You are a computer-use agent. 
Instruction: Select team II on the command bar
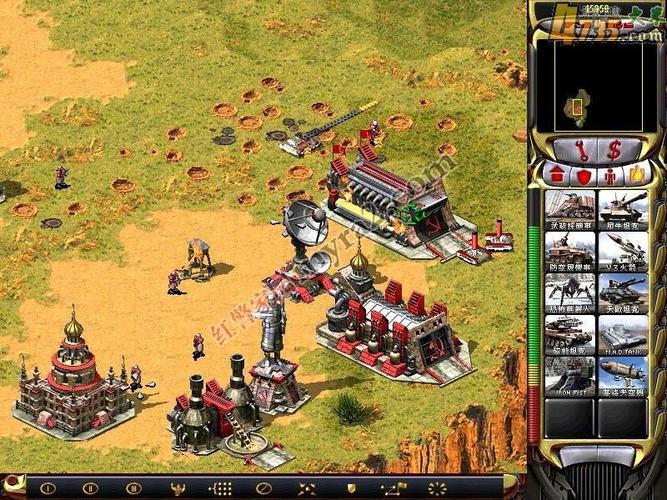[x=90, y=488]
